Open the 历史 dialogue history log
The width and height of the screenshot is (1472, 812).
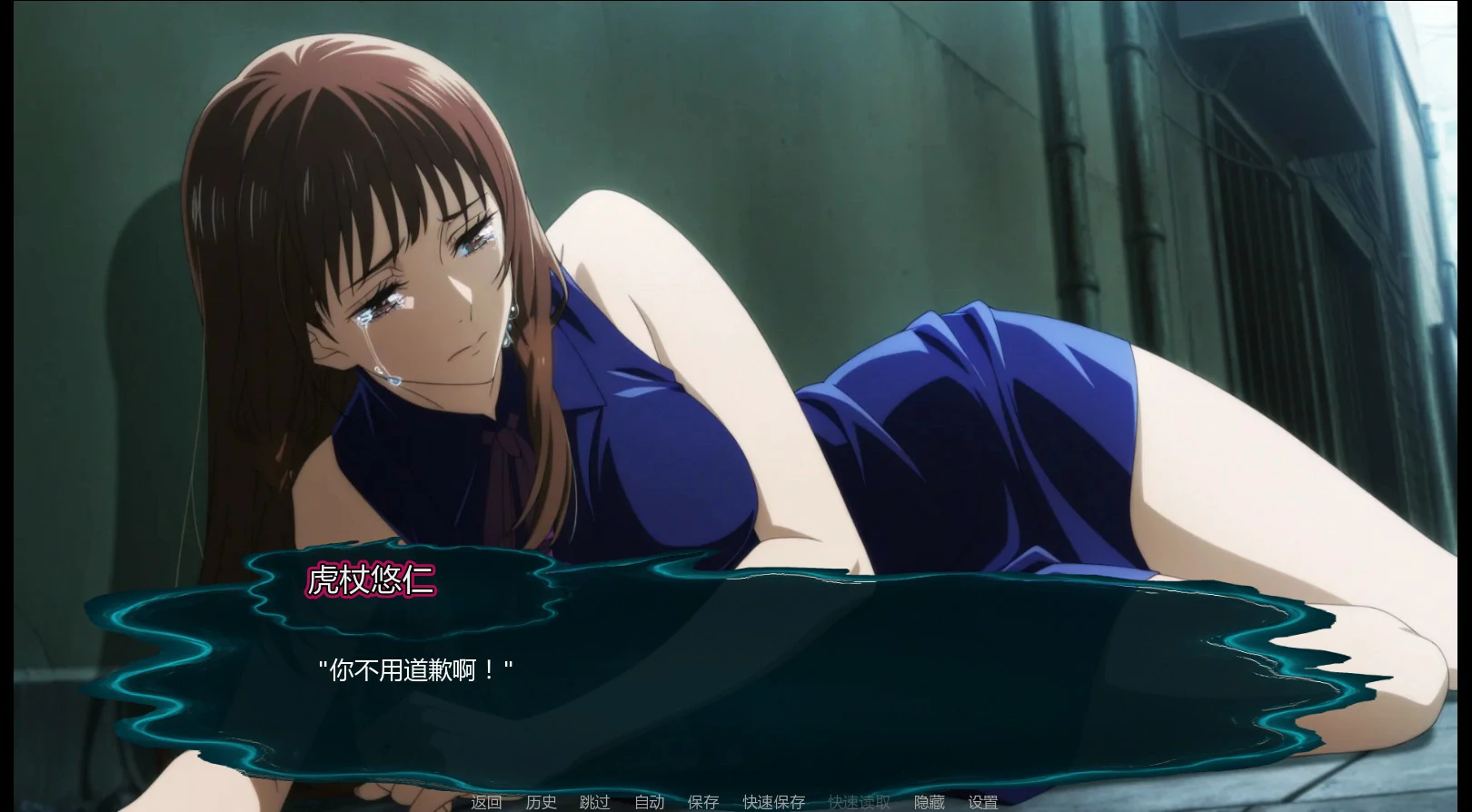(x=541, y=803)
